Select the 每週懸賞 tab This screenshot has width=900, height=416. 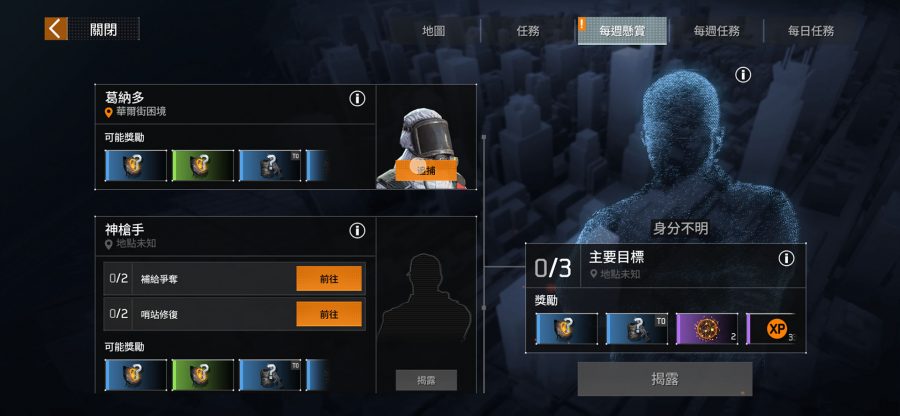point(621,31)
